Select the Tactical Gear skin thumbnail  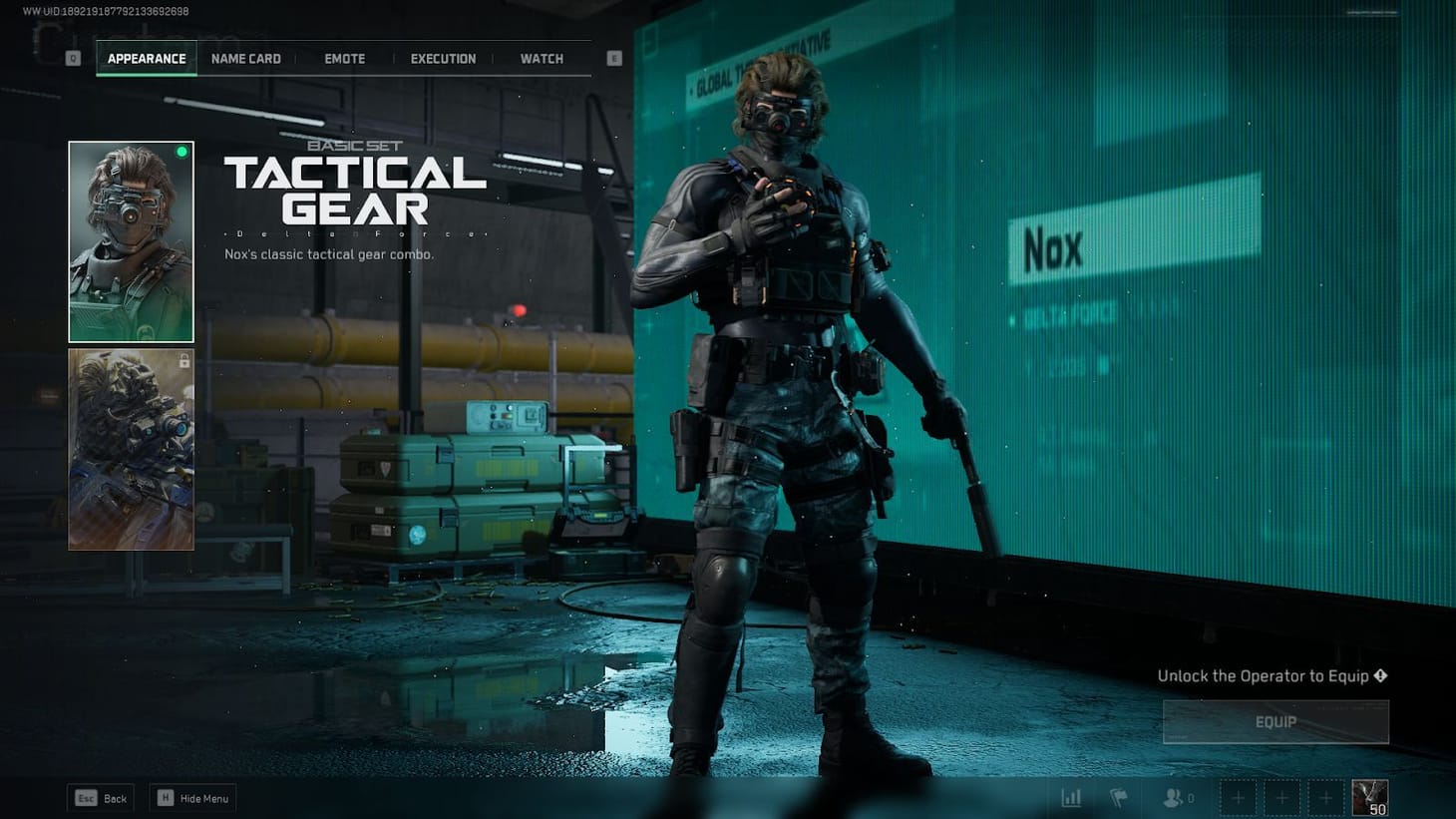click(131, 239)
